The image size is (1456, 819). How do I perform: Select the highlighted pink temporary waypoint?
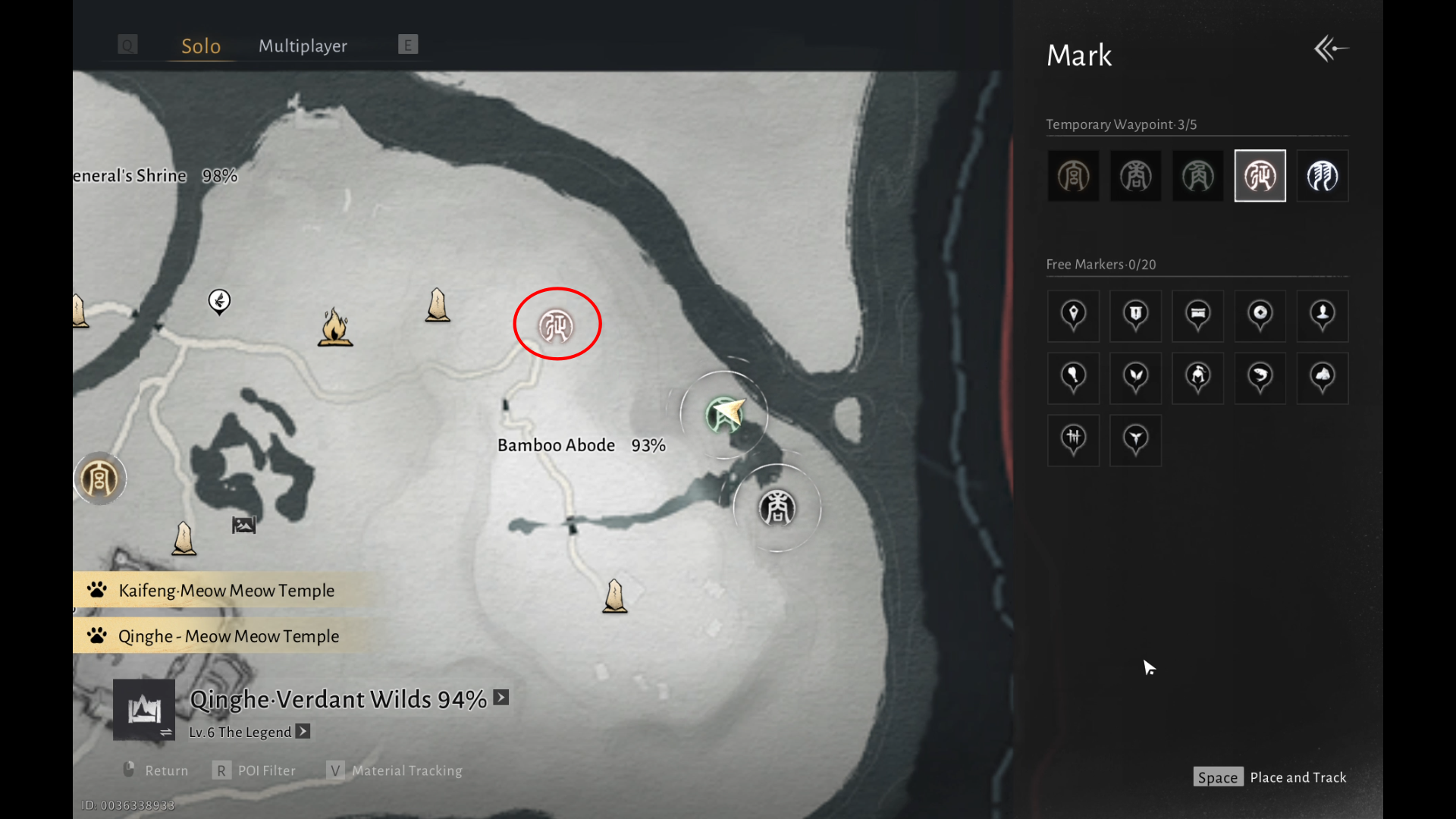pyautogui.click(x=1260, y=176)
